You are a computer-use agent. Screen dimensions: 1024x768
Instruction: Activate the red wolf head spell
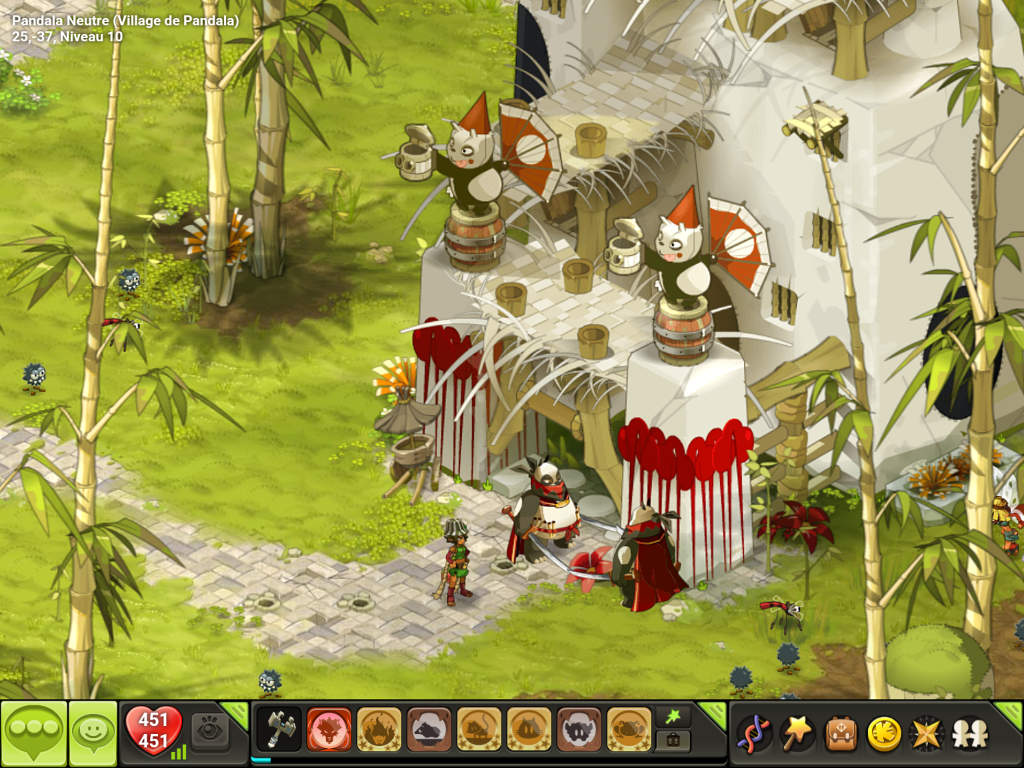329,729
